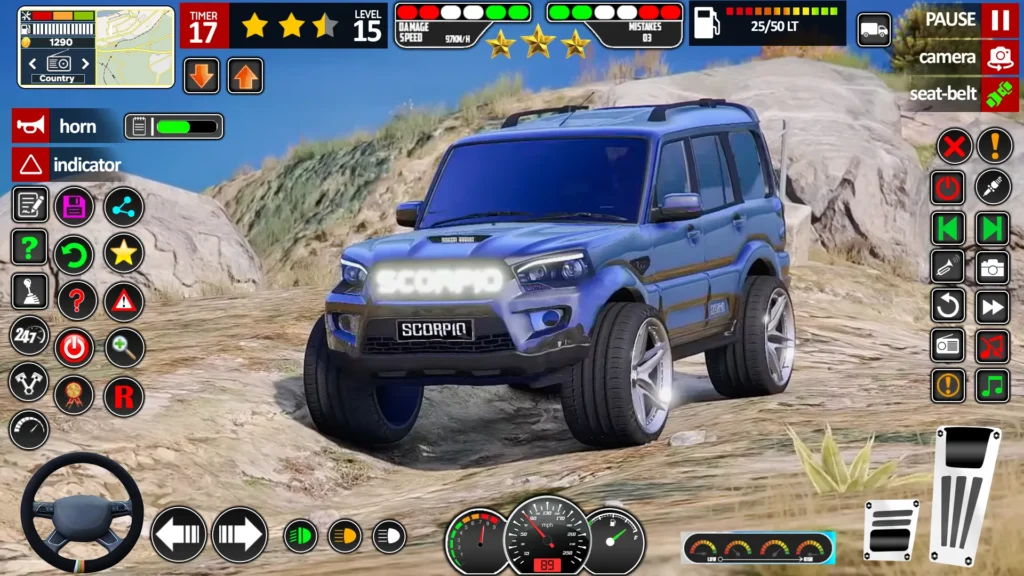Image resolution: width=1024 pixels, height=576 pixels.
Task: Click the green music note icon
Action: click(x=992, y=385)
